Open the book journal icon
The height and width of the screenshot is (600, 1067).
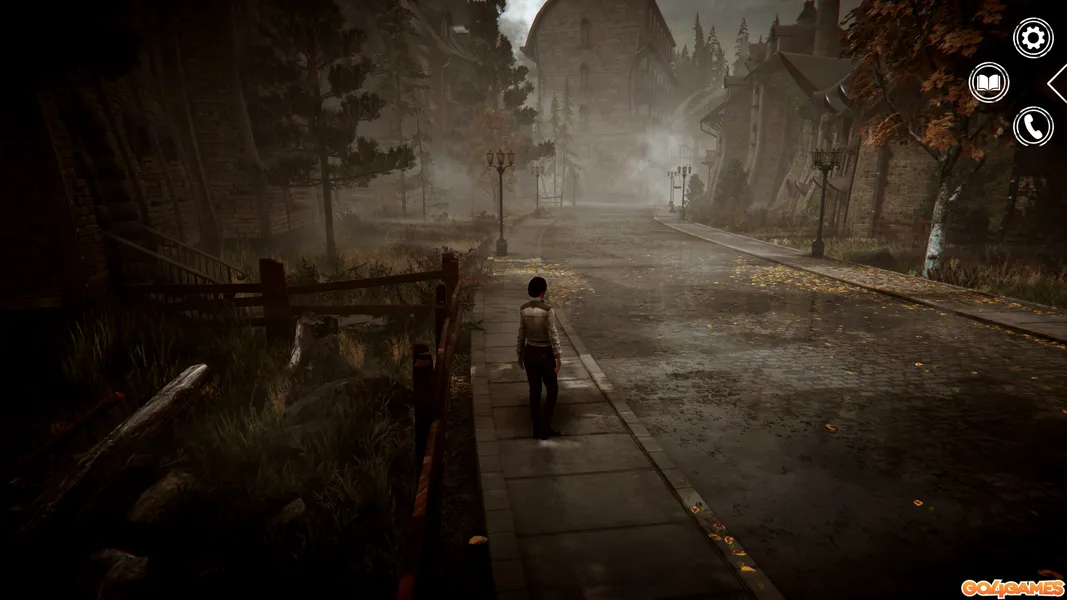point(989,83)
